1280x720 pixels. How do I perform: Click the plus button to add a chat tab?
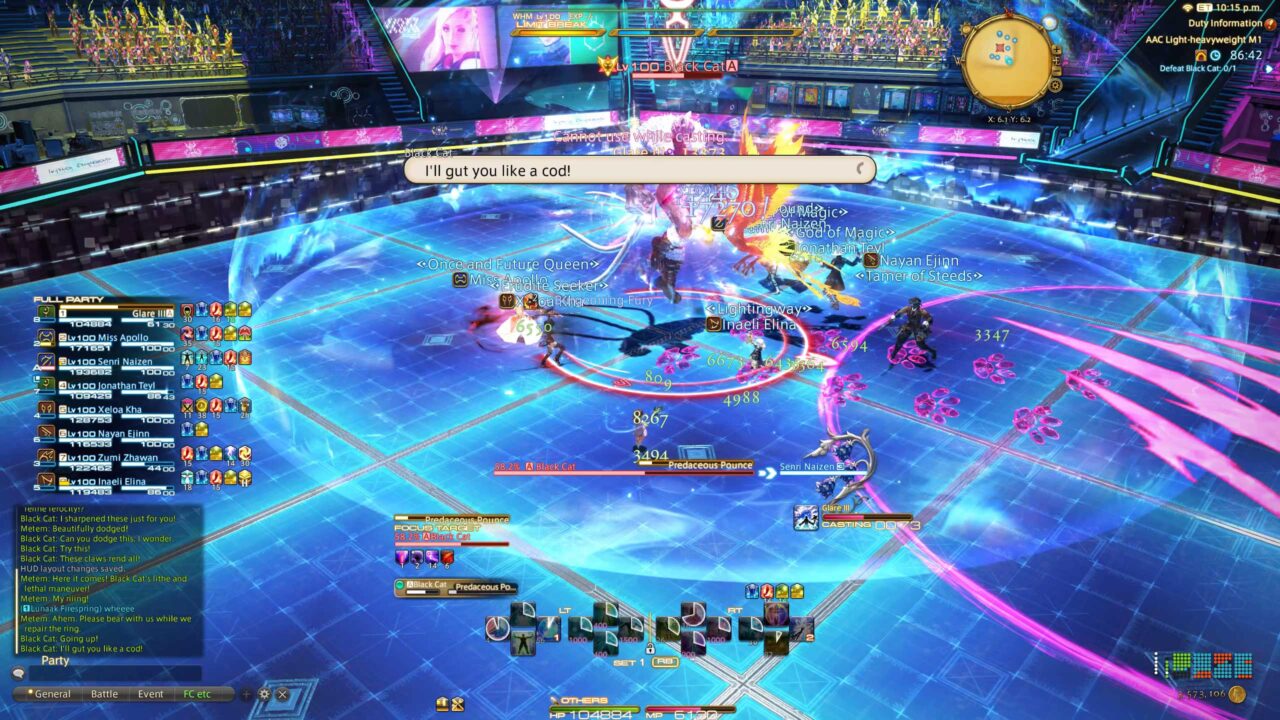point(246,694)
